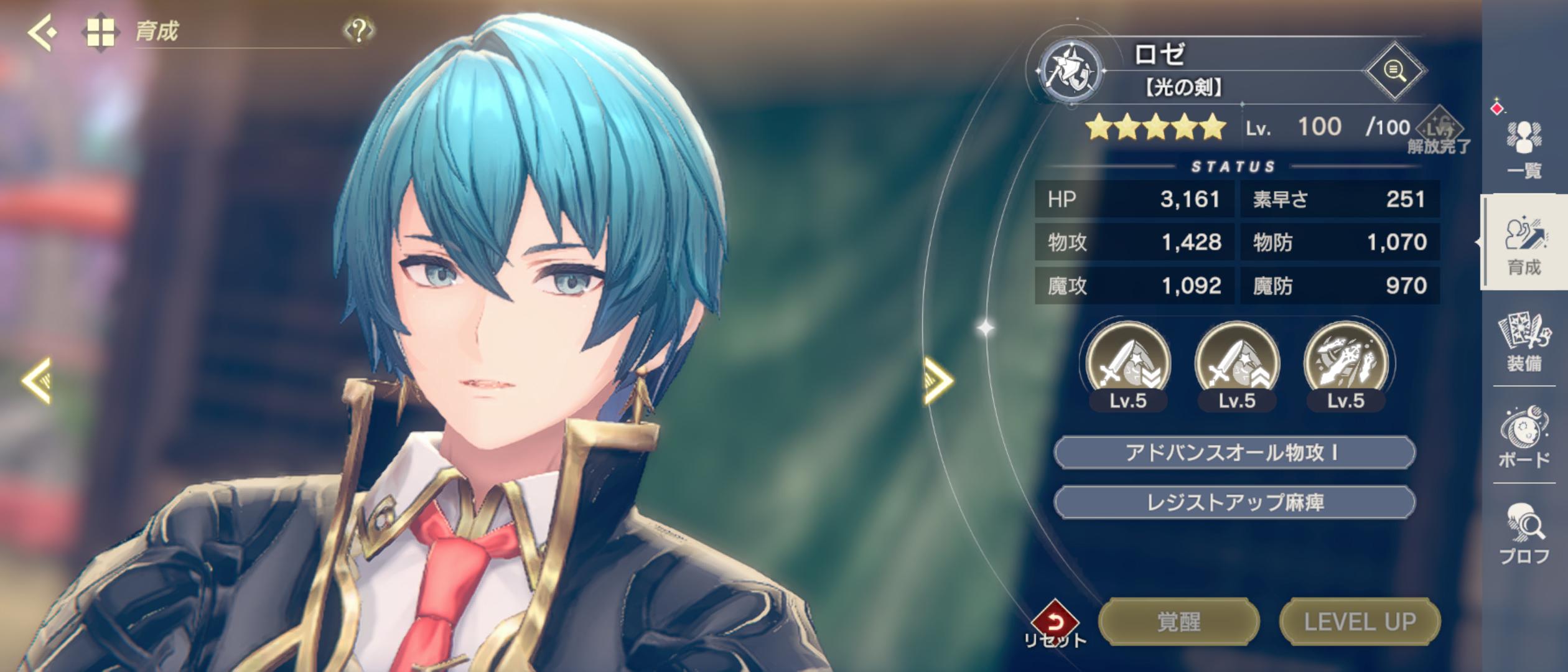Switch to the next character arrow
The image size is (1568, 672).
pyautogui.click(x=937, y=380)
